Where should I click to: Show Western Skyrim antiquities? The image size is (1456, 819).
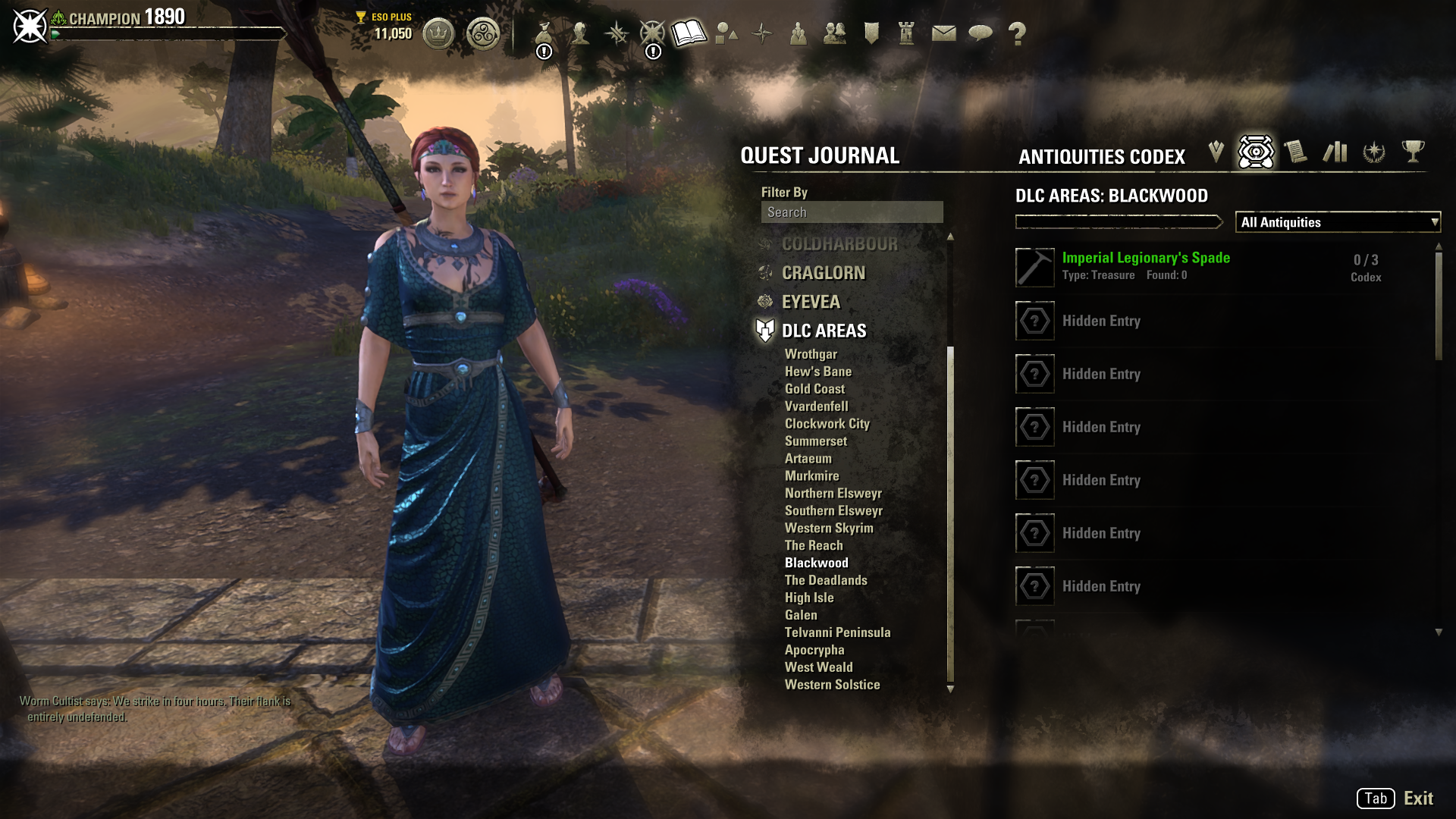[829, 529]
